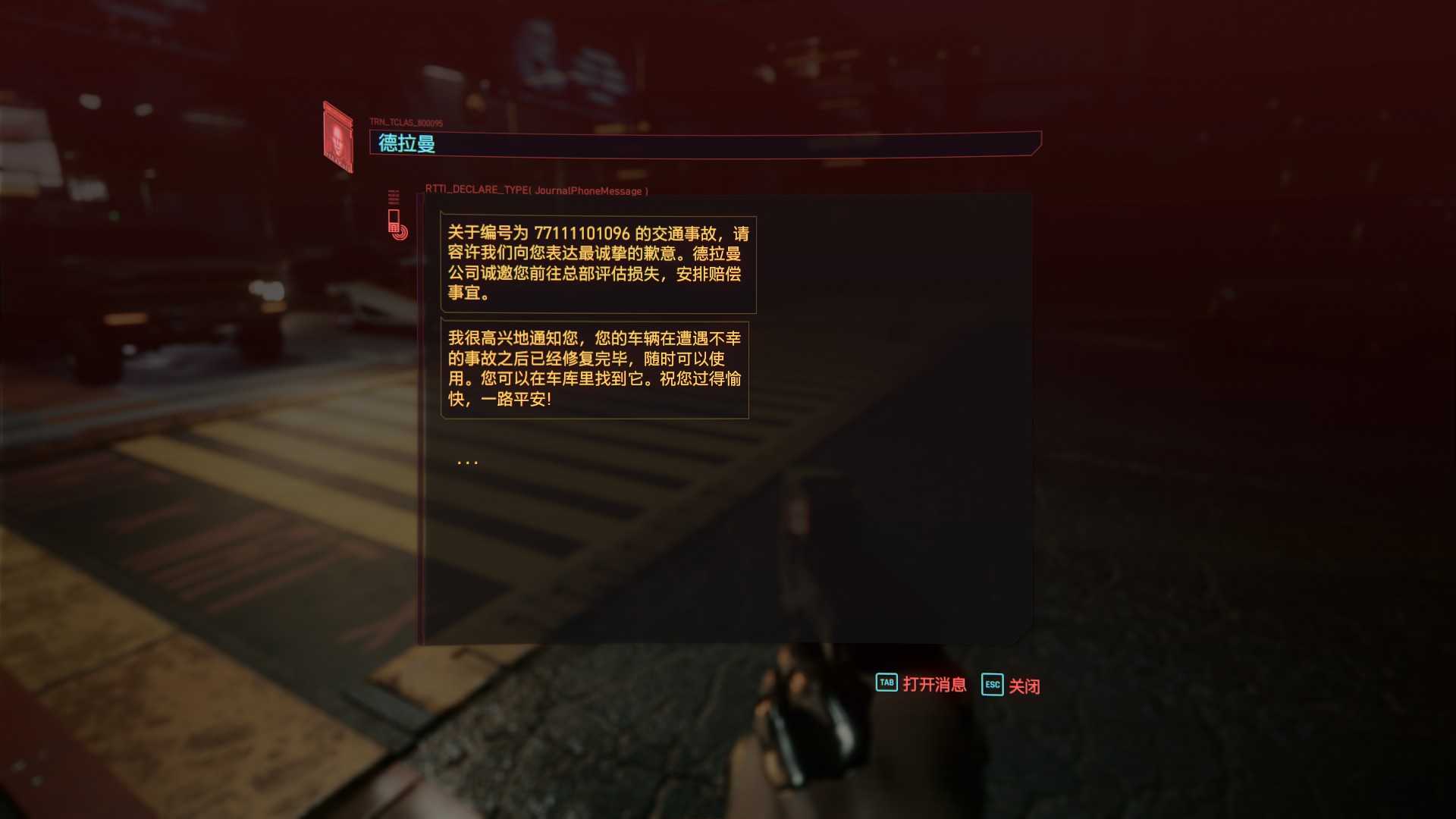This screenshot has height=819, width=1456.
Task: Close the message popup with 关闭
Action: pos(1011,686)
